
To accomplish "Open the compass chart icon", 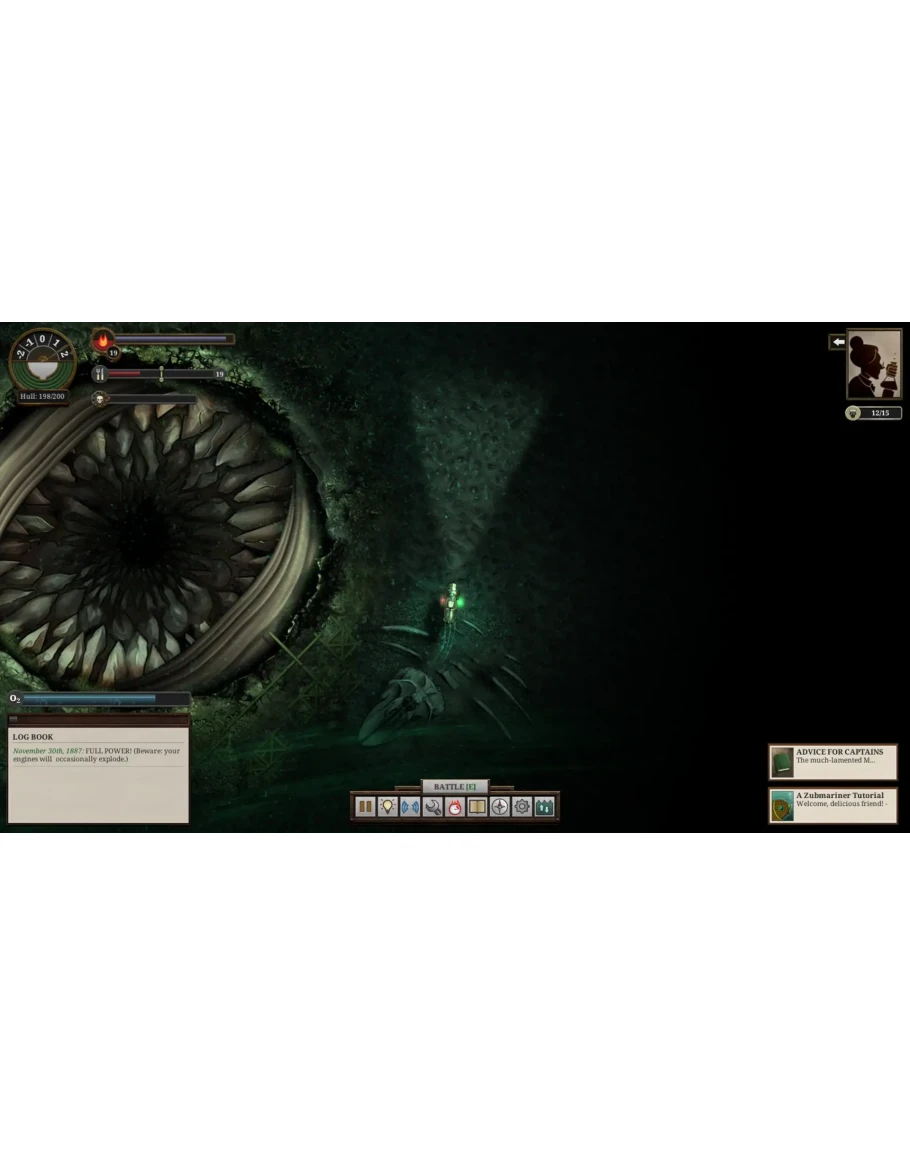I will (500, 806).
